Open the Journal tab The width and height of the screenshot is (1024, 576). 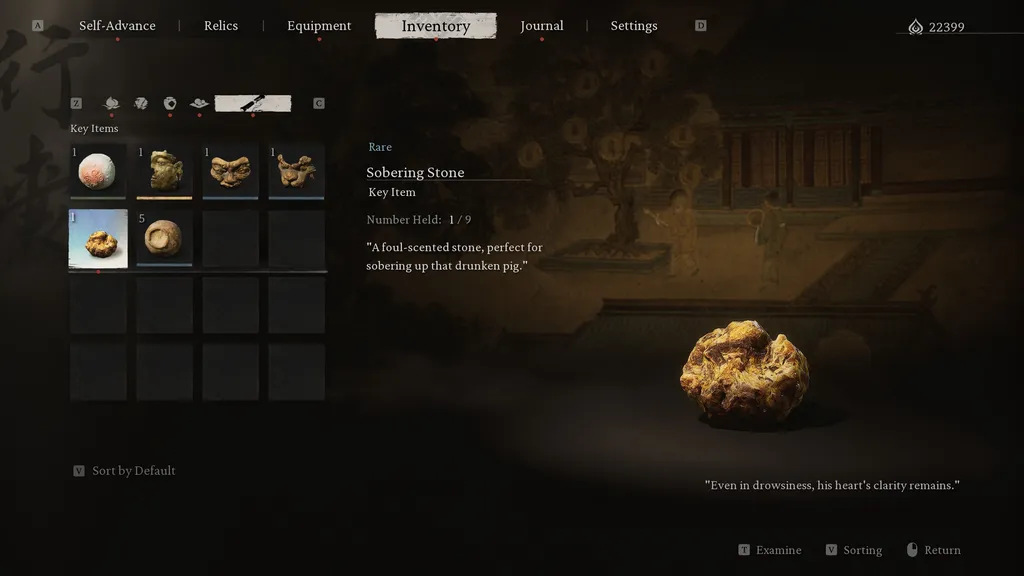click(x=542, y=26)
